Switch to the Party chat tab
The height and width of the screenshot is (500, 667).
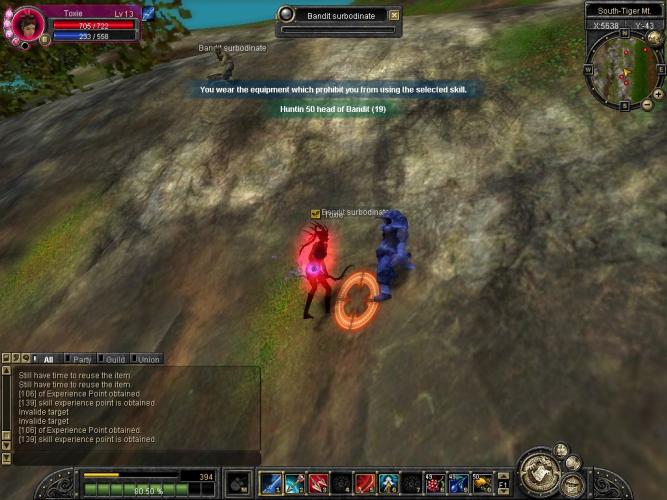tap(82, 359)
